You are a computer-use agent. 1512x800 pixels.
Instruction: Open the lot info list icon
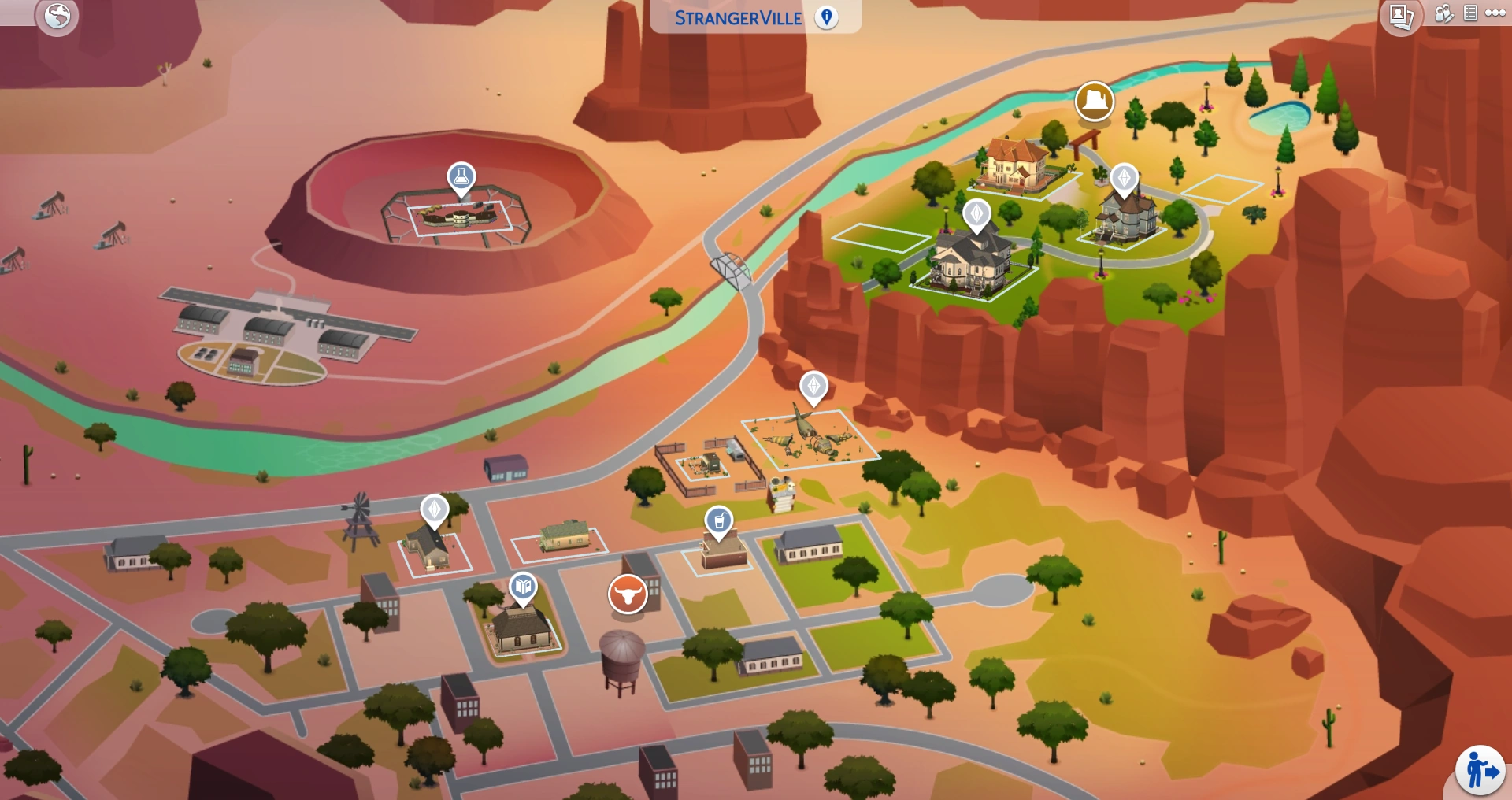coord(1469,14)
